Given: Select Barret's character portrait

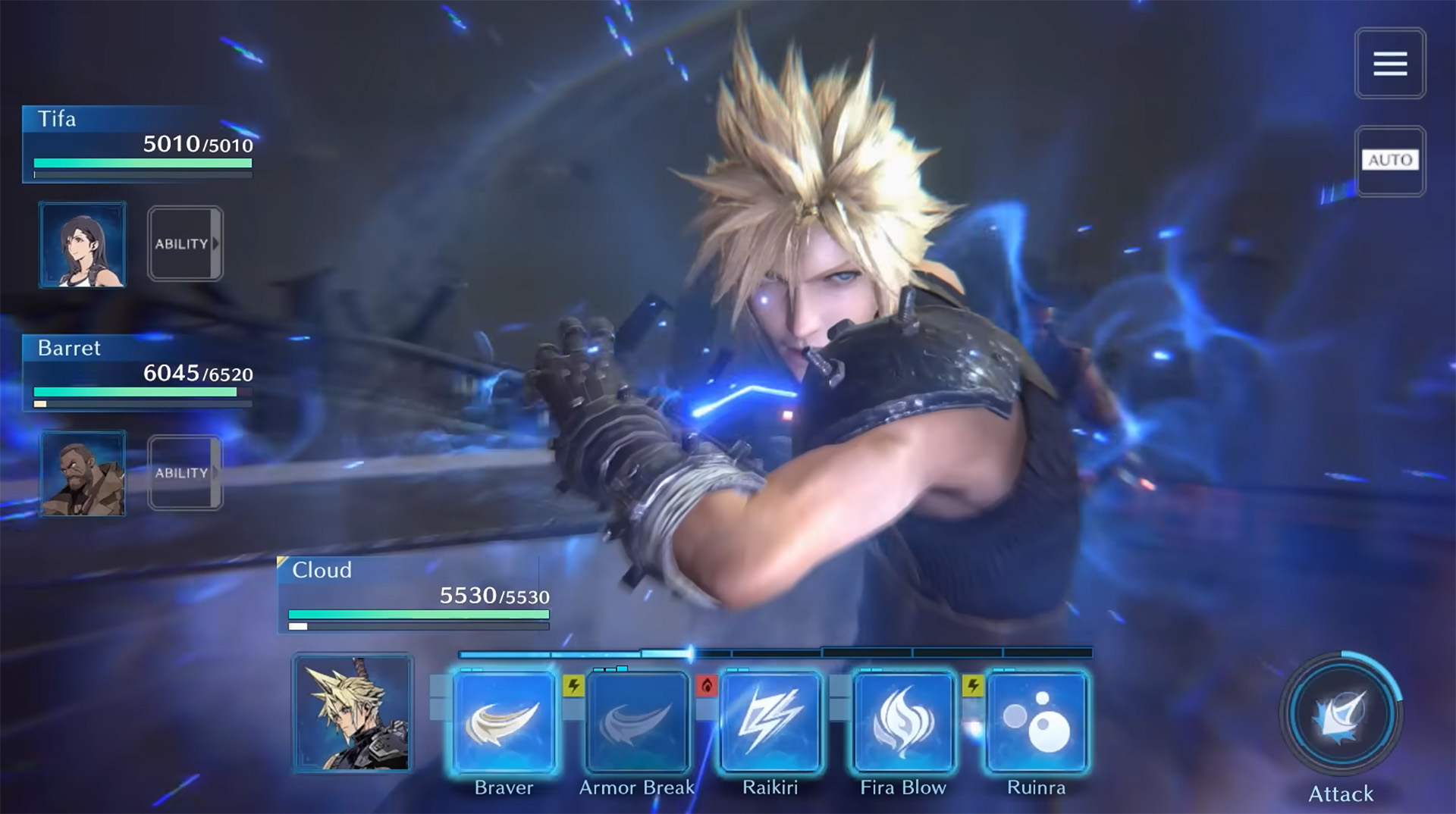Looking at the screenshot, I should [83, 472].
